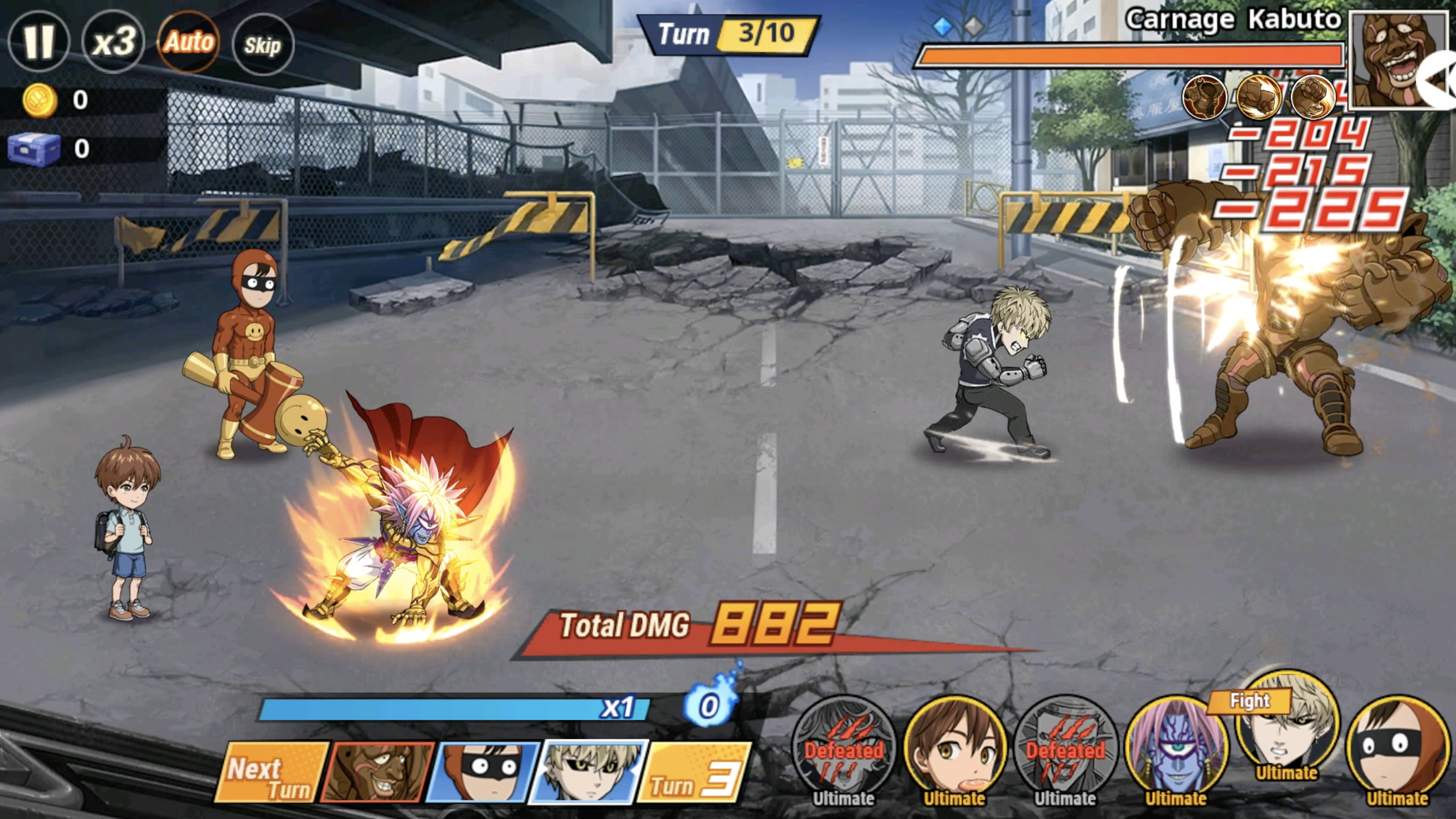Skip the battle animation

263,45
